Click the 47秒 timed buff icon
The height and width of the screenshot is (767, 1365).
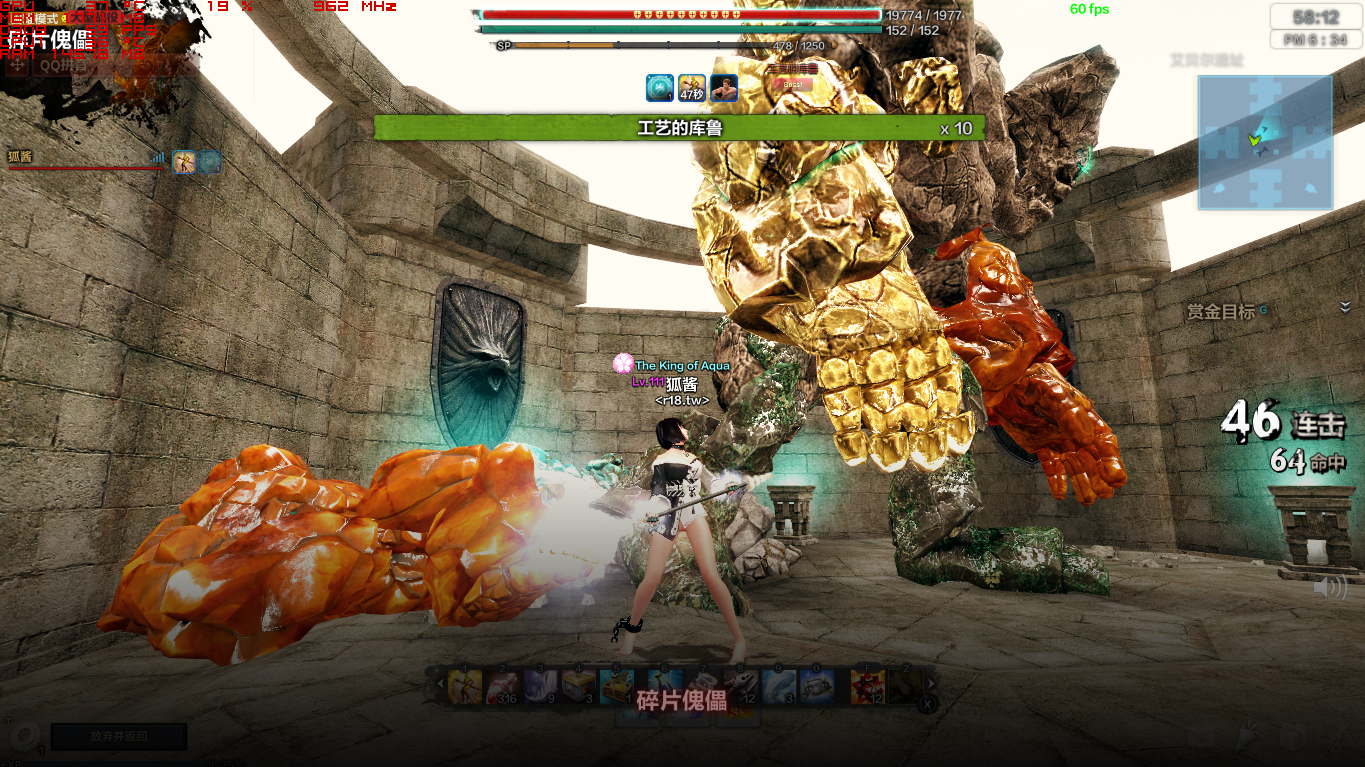tap(692, 89)
